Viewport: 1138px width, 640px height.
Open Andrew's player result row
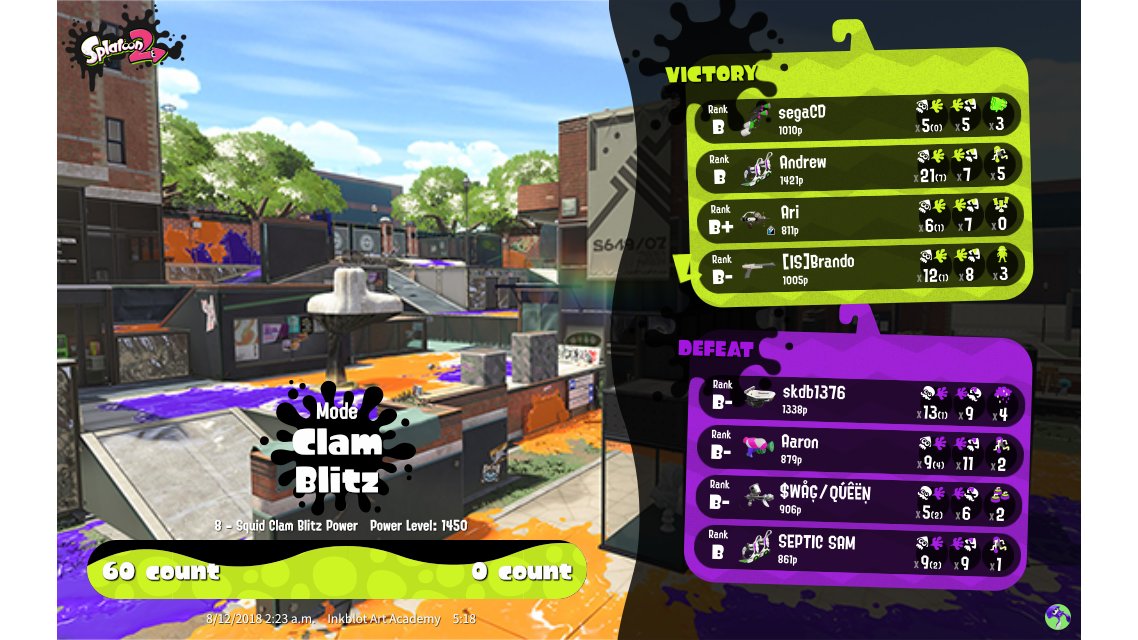858,168
